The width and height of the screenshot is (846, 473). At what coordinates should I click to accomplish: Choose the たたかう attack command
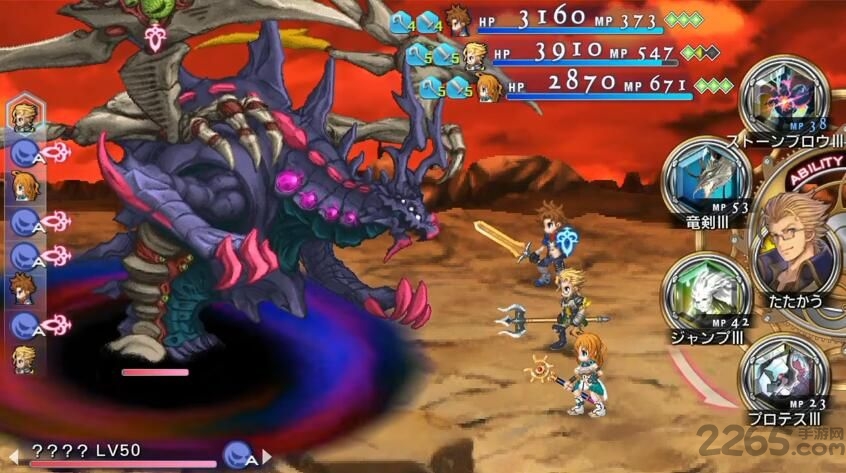[x=798, y=238]
